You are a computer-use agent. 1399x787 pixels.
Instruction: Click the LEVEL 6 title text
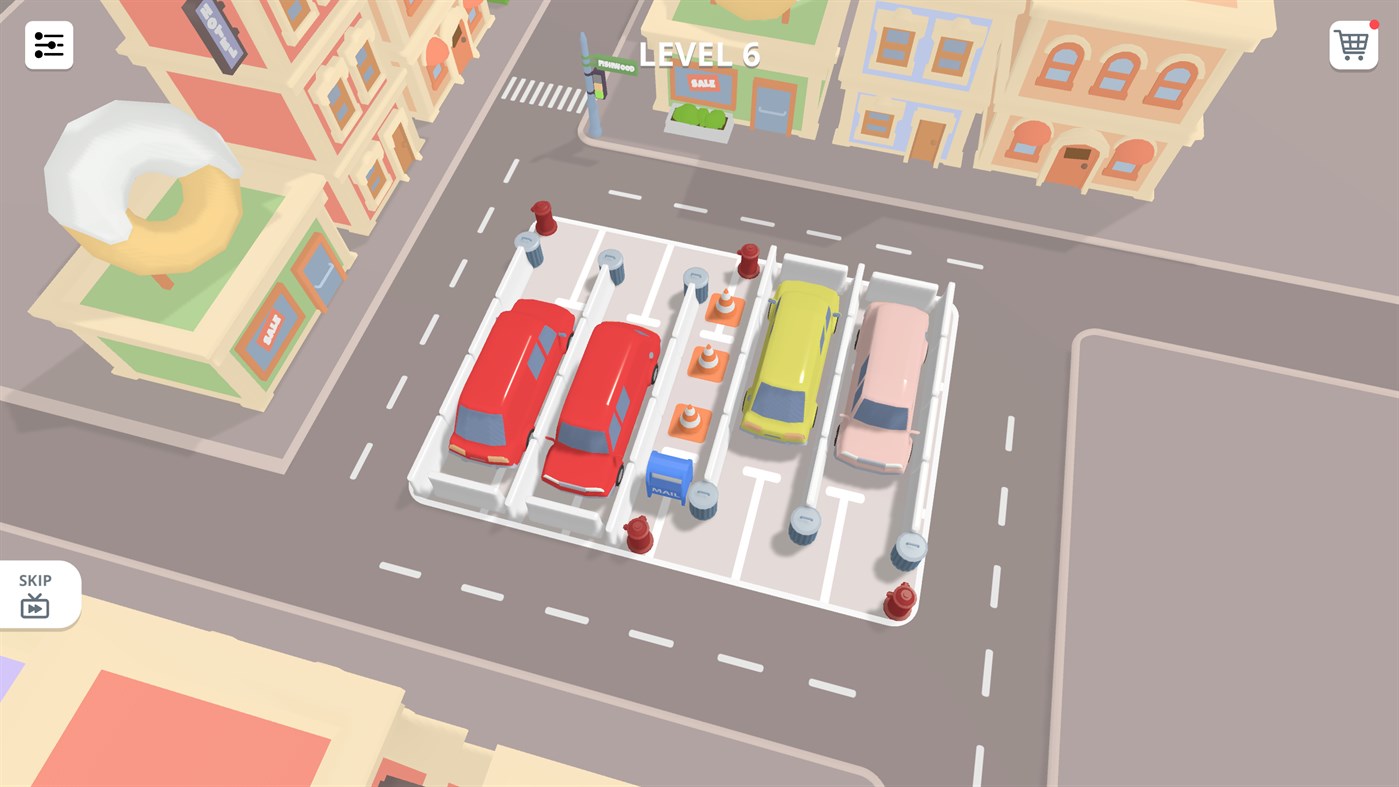pos(698,55)
